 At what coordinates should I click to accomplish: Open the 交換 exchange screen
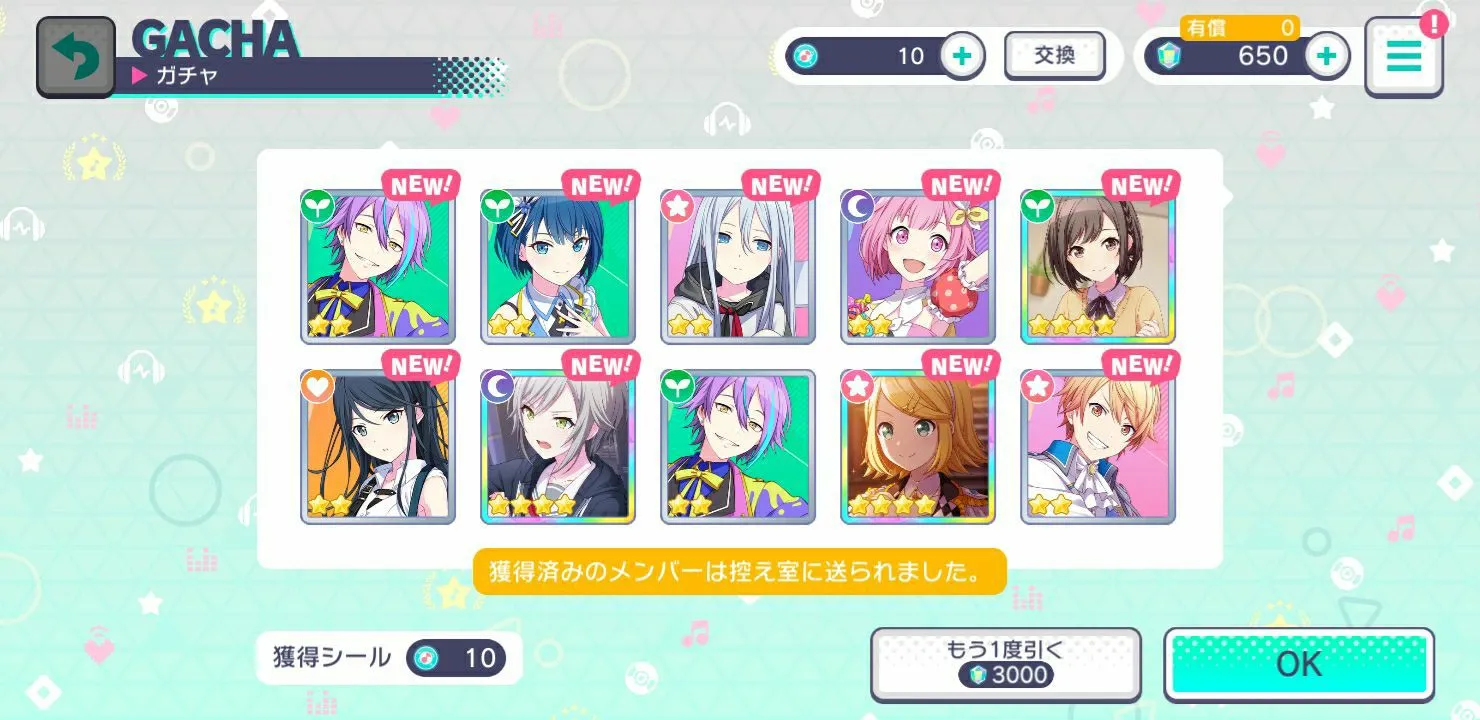[1054, 56]
